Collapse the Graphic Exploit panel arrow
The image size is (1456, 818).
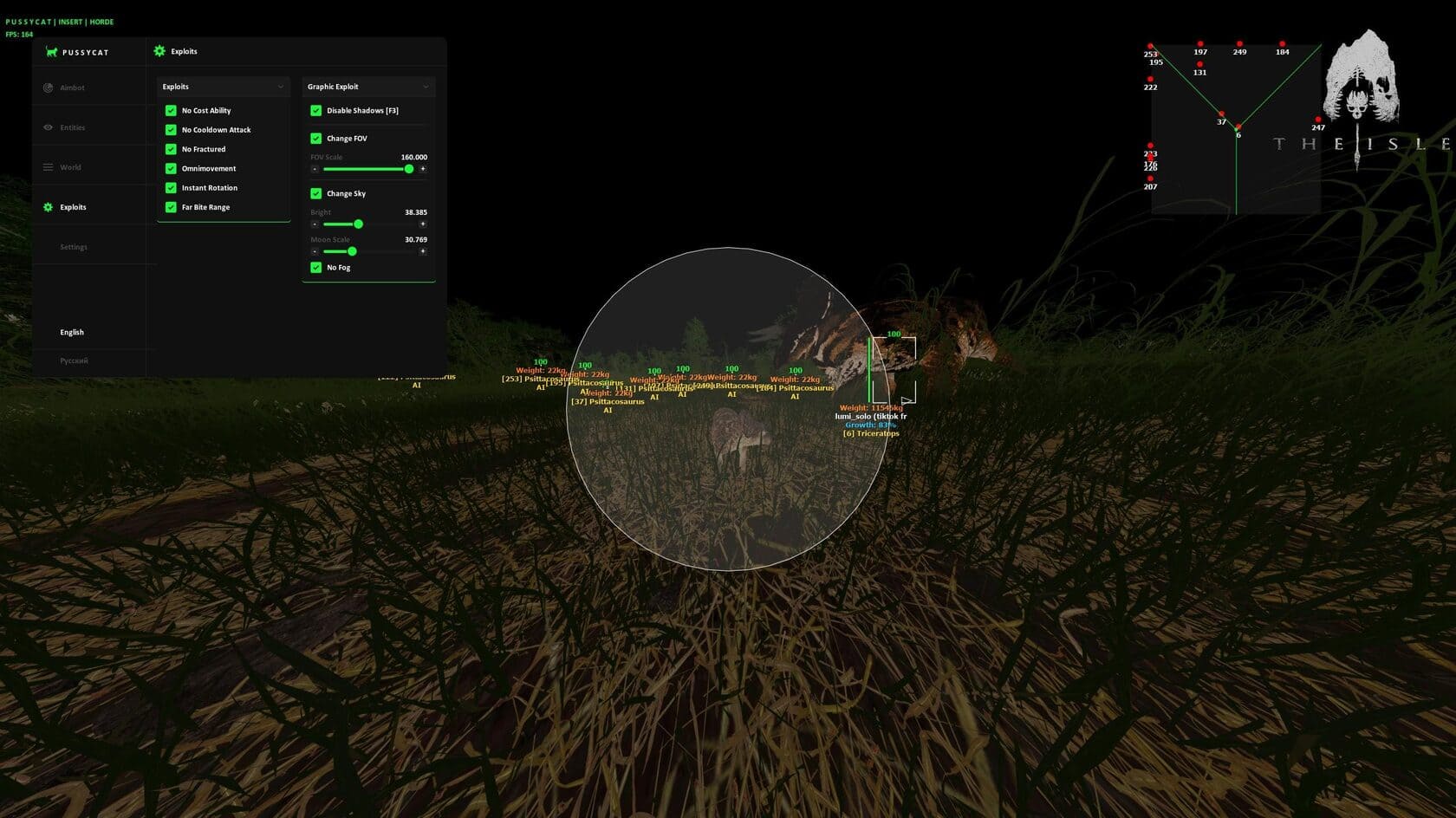click(426, 87)
